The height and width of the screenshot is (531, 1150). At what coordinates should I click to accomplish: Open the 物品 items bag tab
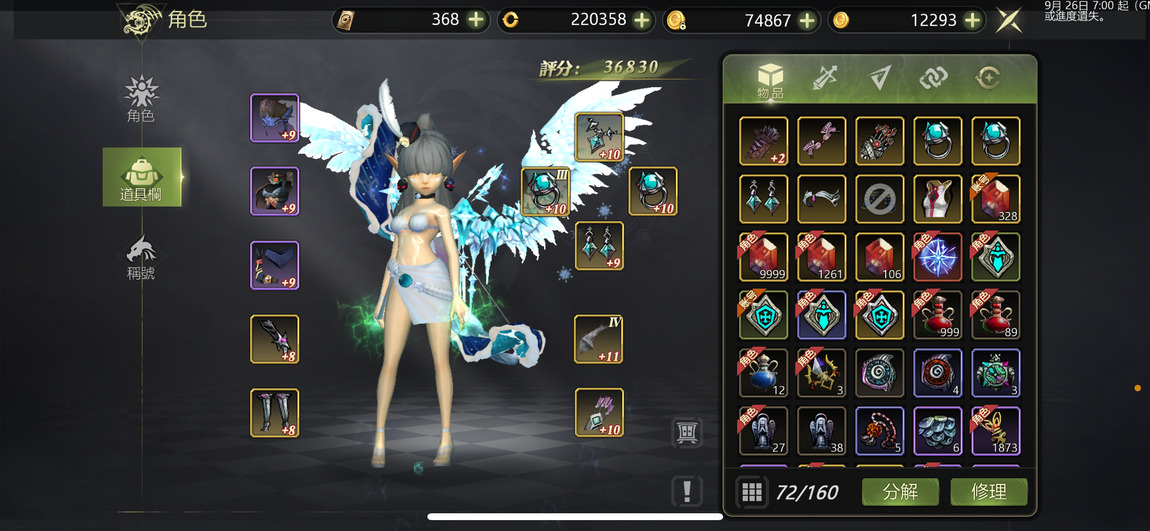(770, 80)
